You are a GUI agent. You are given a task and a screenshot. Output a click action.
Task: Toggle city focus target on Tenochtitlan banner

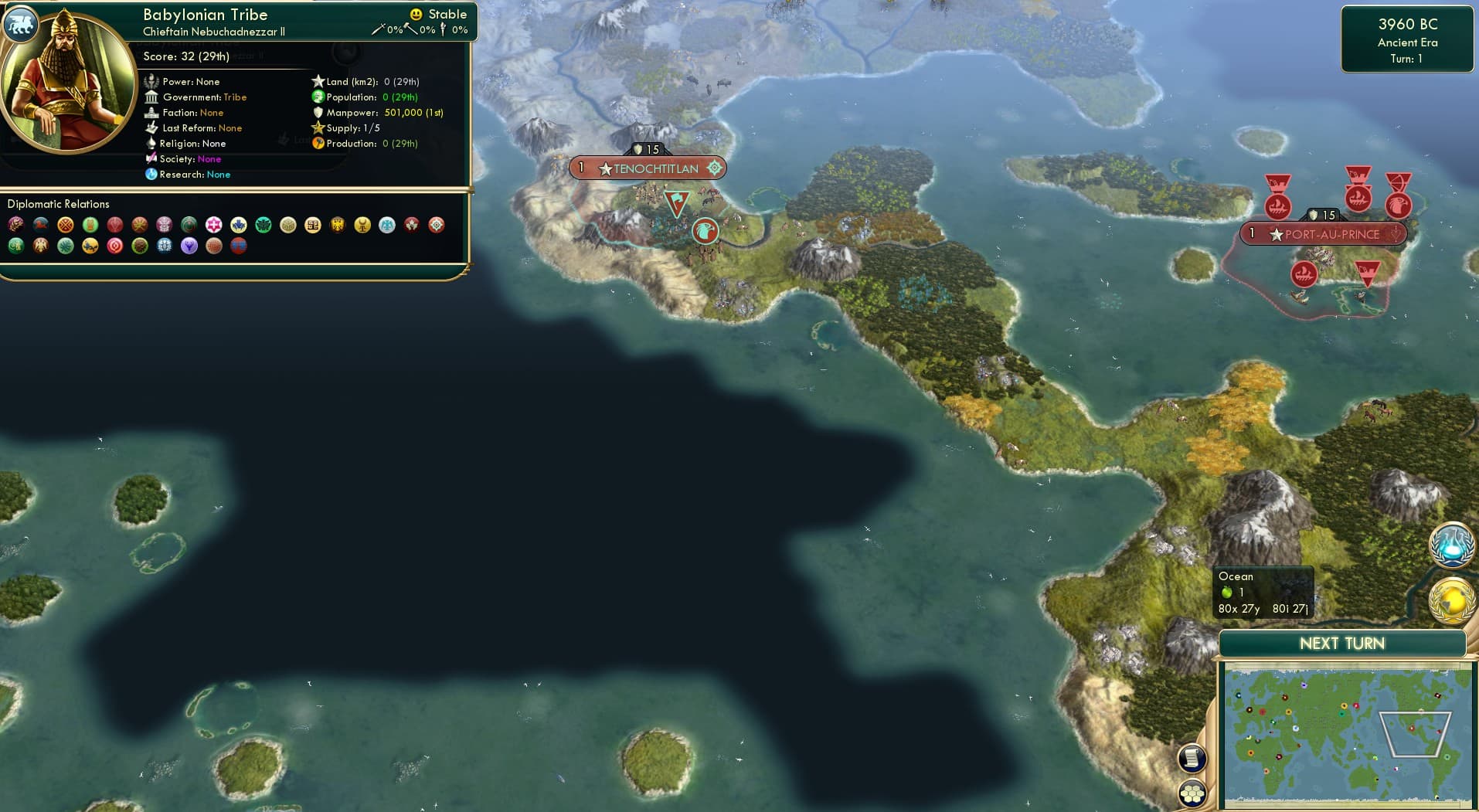coord(716,168)
